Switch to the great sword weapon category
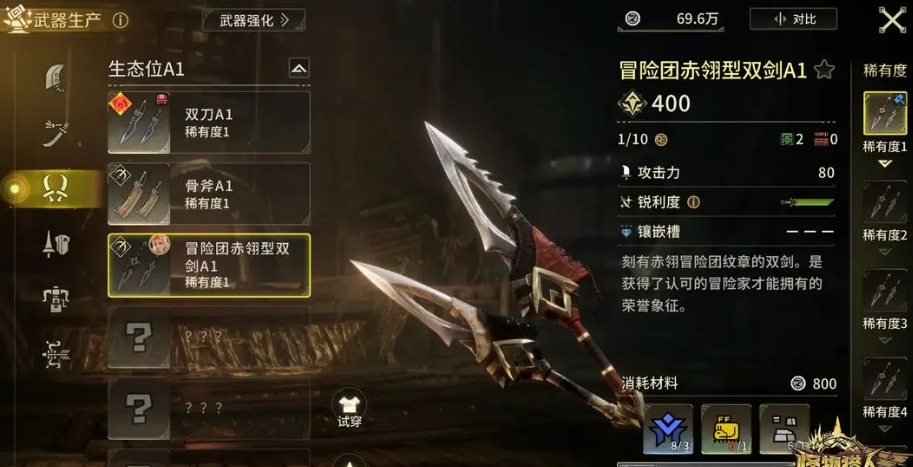Screen dimensions: 913x467 pyautogui.click(x=56, y=78)
